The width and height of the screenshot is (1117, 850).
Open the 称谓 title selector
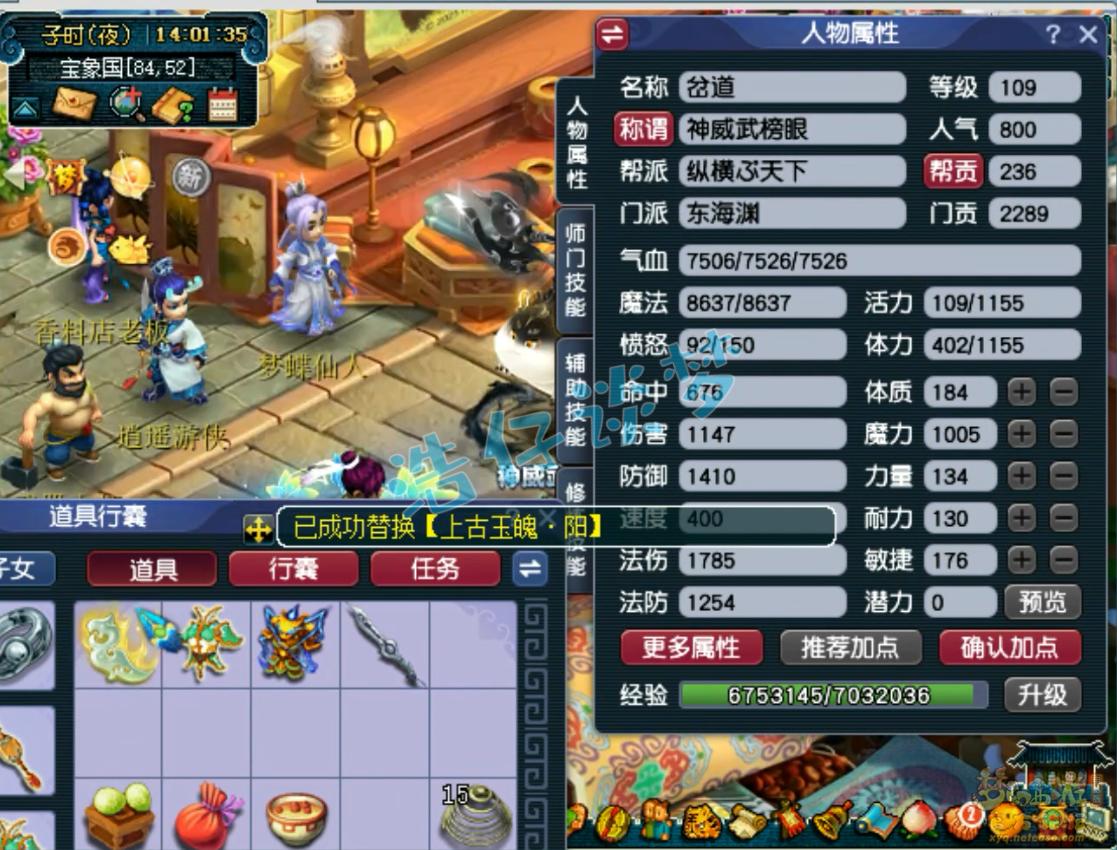(x=643, y=129)
